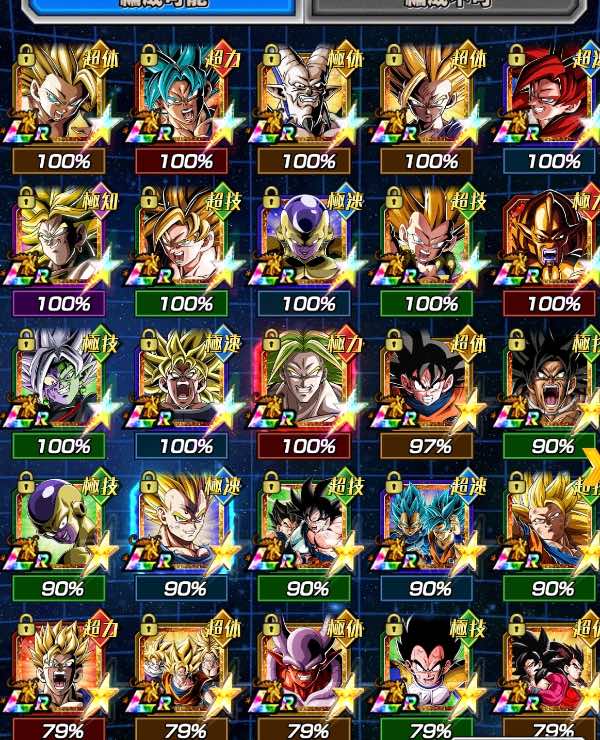
Task: Select the full-body Golden Frieza card at 90%
Action: click(64, 524)
